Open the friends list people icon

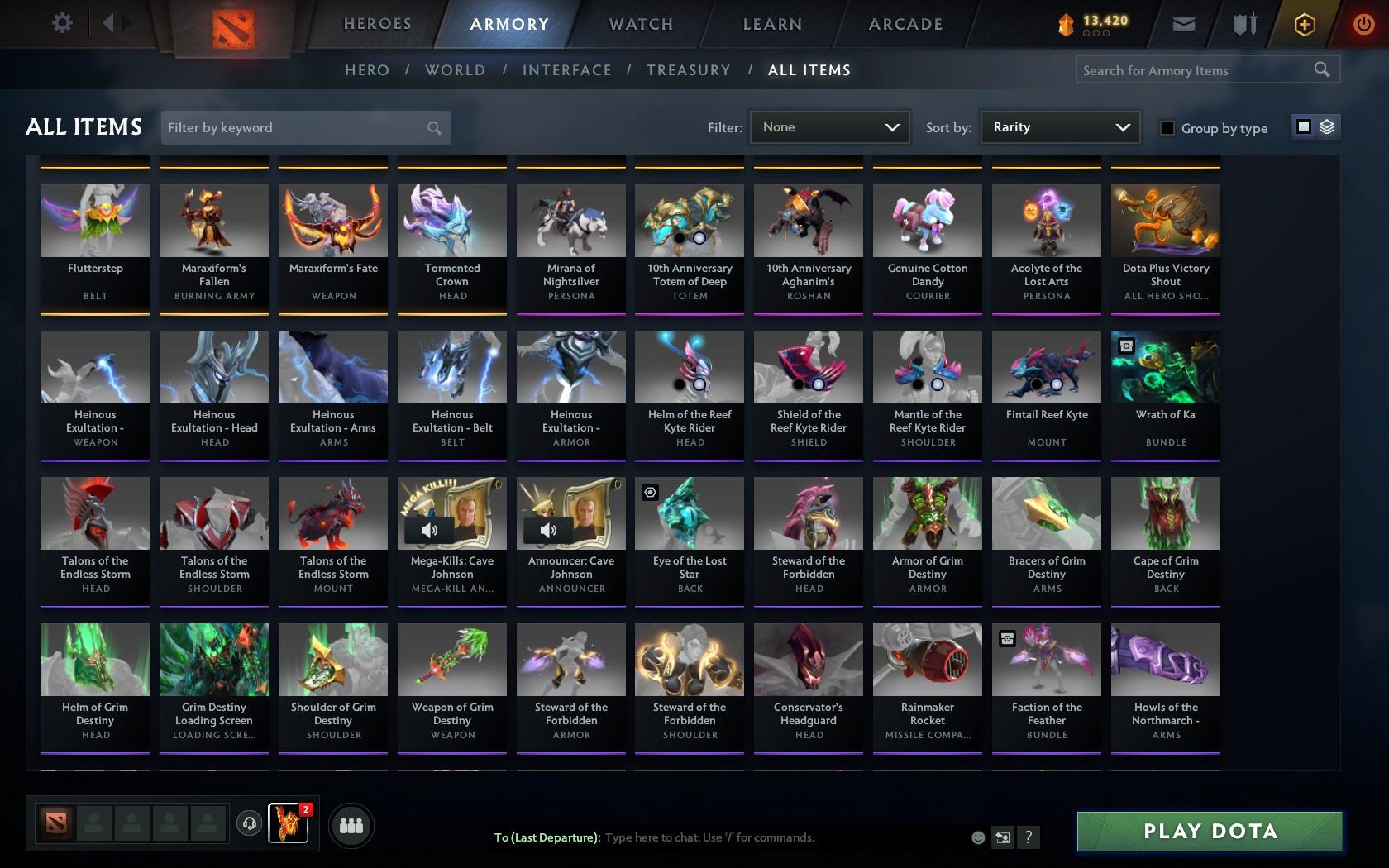[x=351, y=825]
